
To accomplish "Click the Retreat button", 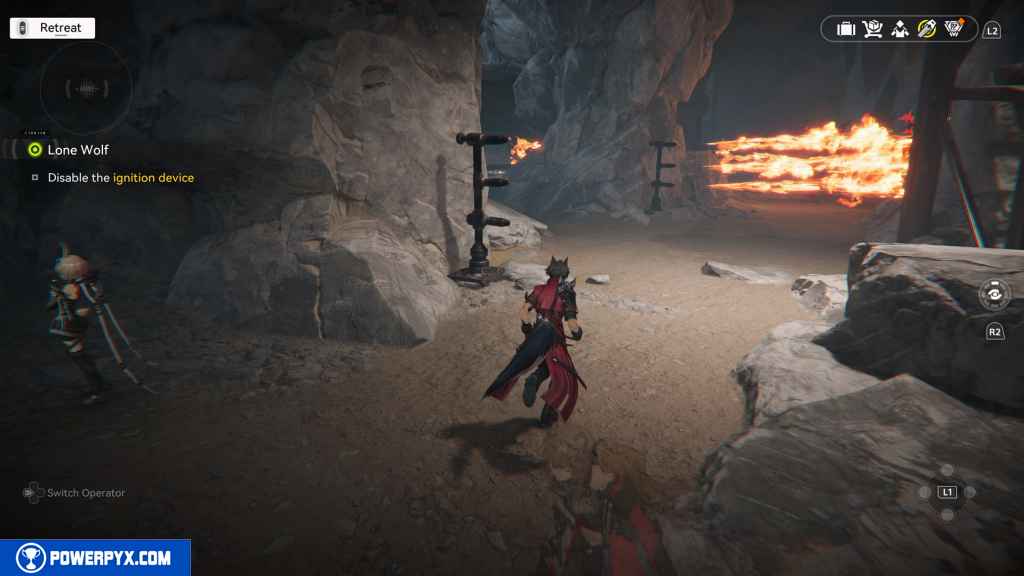I will click(52, 28).
